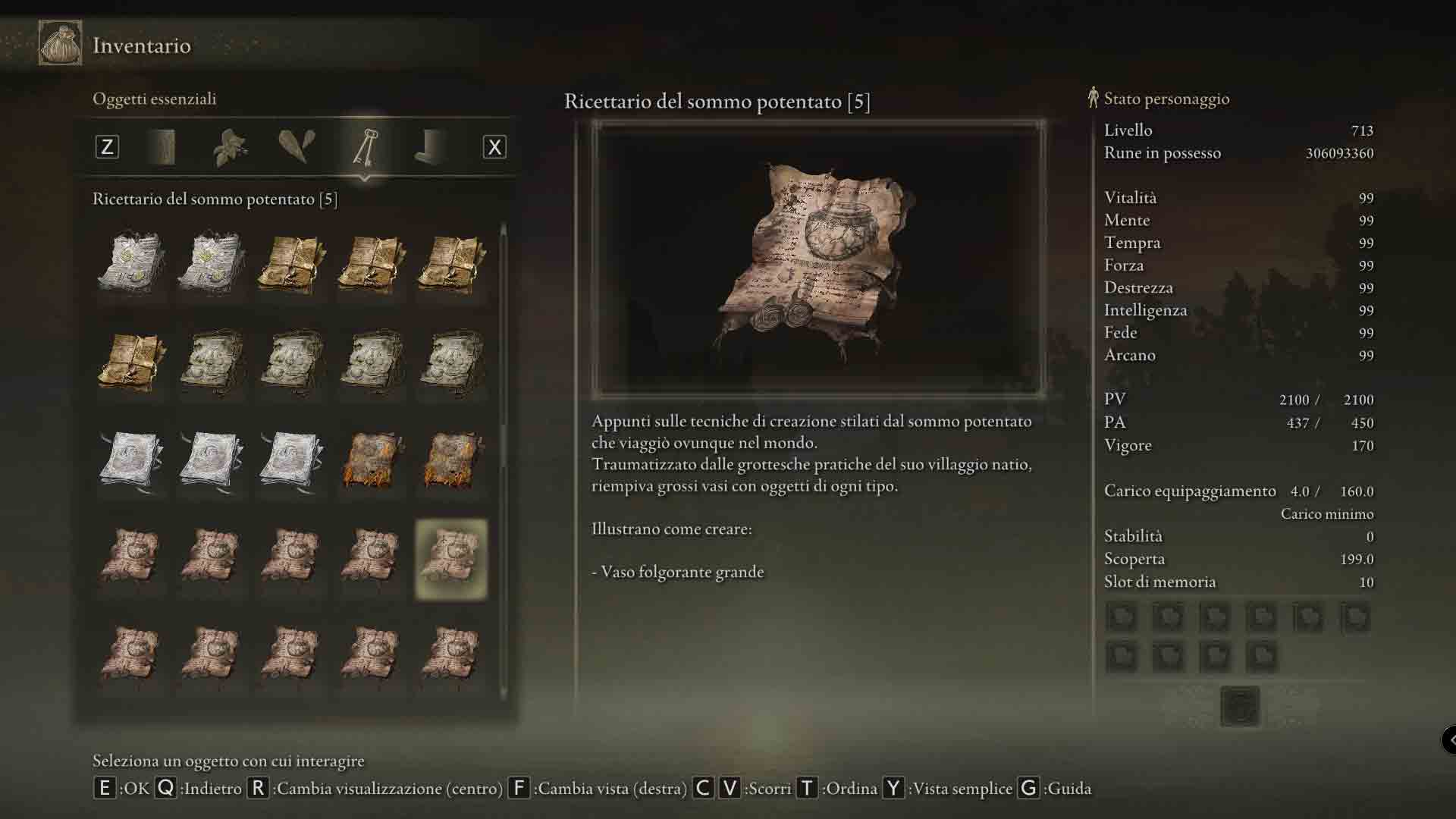Click the Inventario pouch icon
This screenshot has width=1456, height=819.
pos(60,44)
